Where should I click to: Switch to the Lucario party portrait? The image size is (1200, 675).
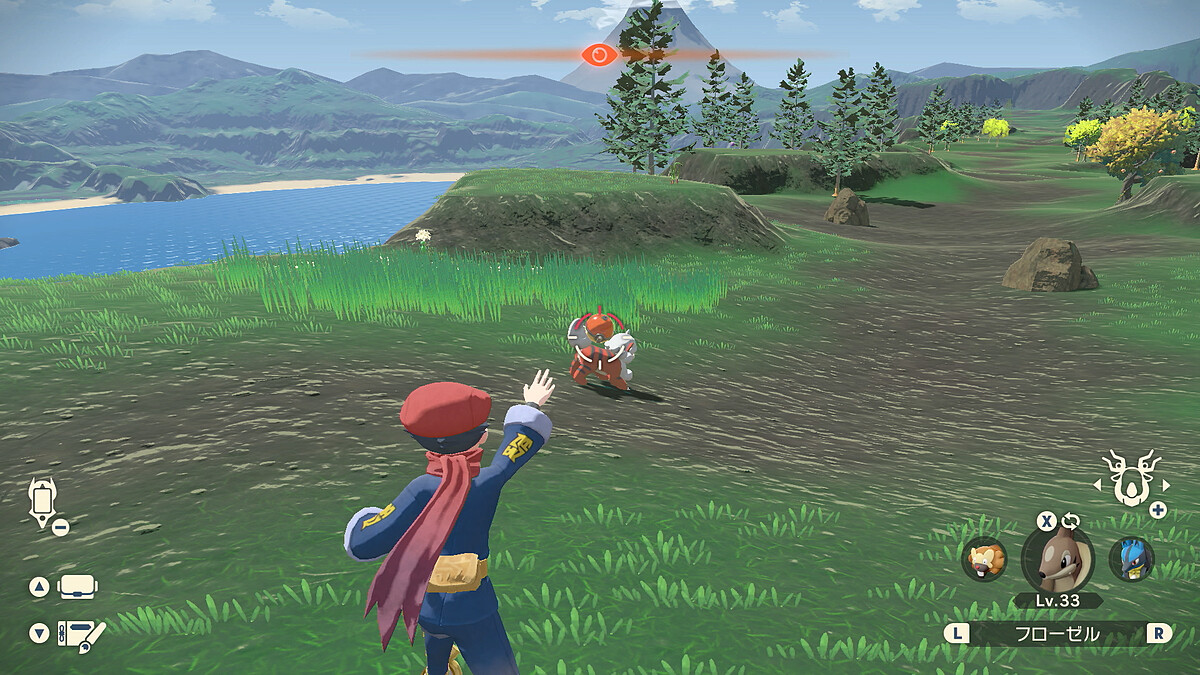point(1131,559)
